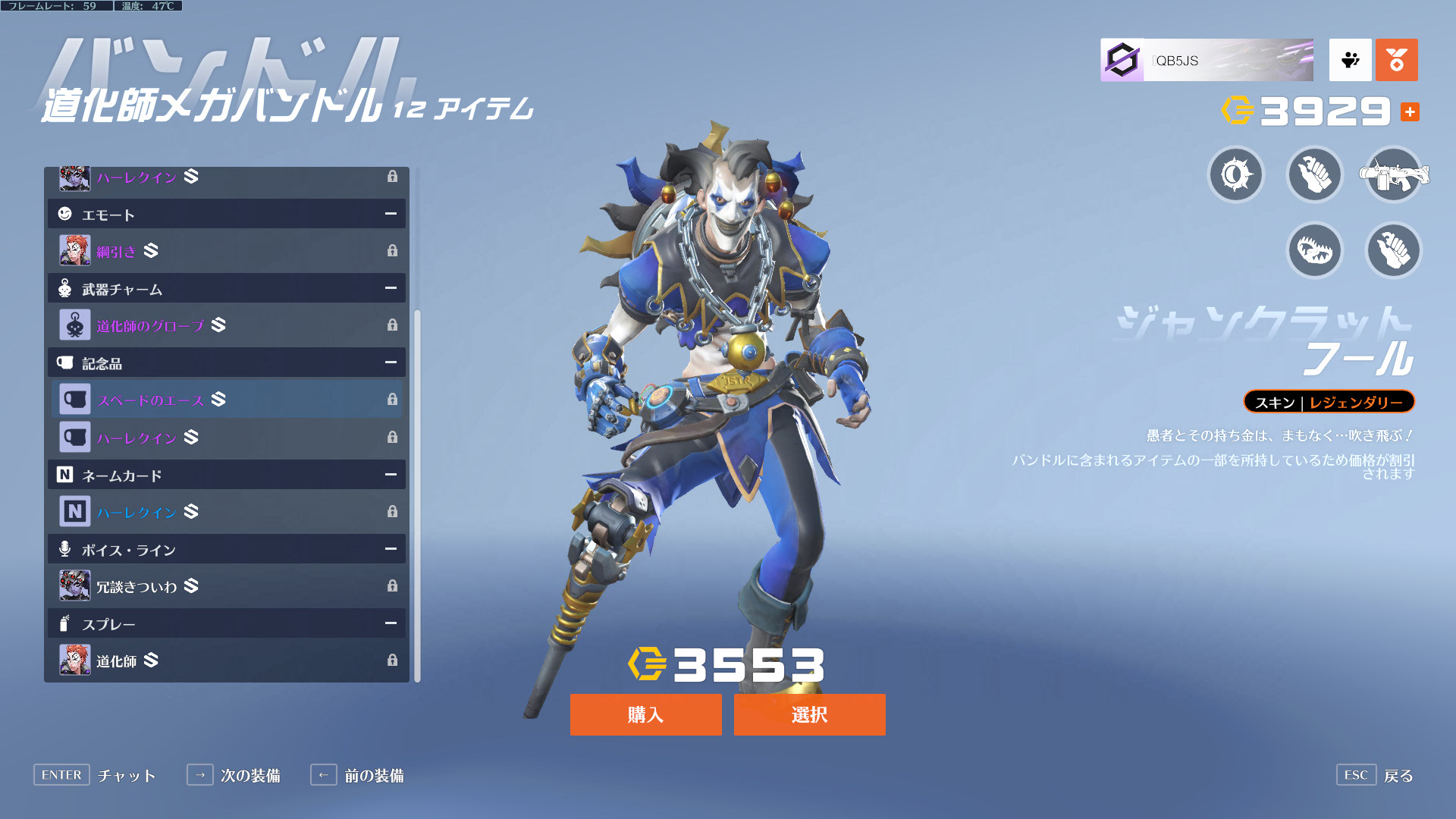The image size is (1456, 819).
Task: Collapse the エモート category header
Action: [x=391, y=214]
